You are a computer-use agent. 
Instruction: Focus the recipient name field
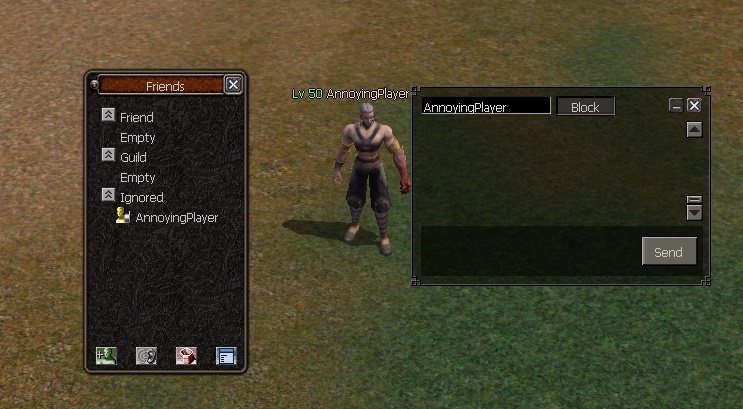click(x=485, y=106)
